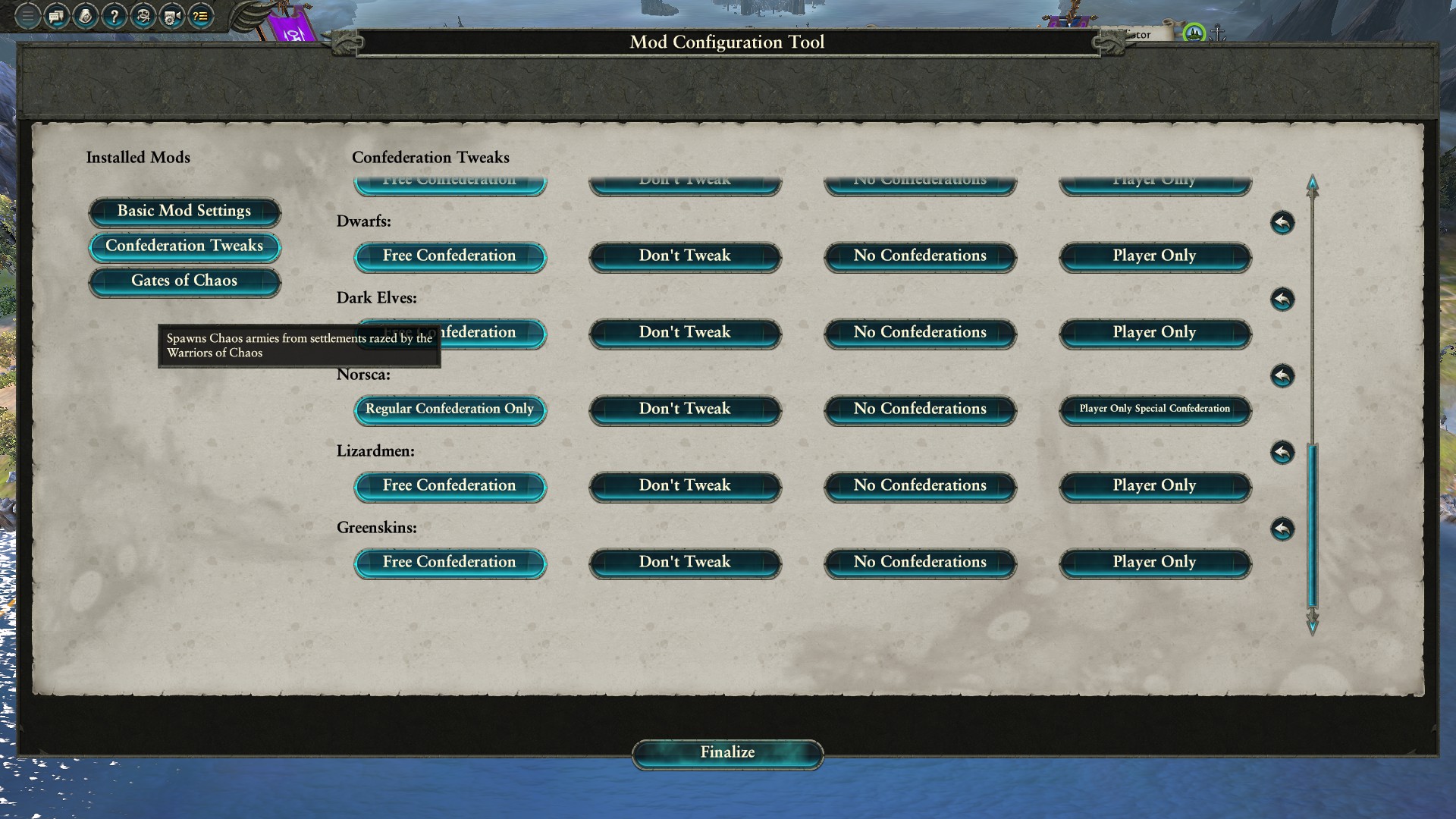Screen dimensions: 1456x819
Task: Choose Free Confederation for Greenskins
Action: point(450,563)
